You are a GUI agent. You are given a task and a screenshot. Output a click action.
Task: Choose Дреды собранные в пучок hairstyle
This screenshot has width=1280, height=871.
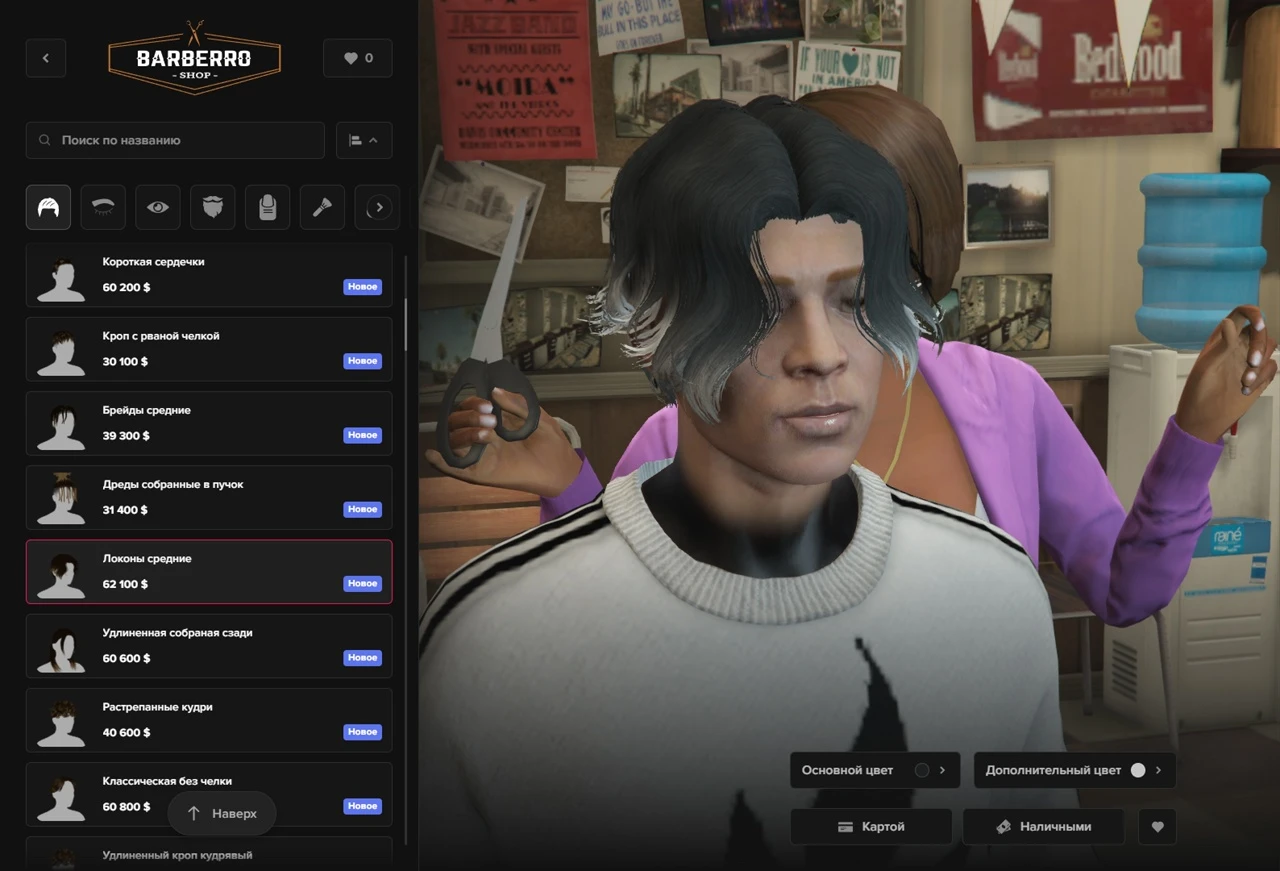pos(209,497)
